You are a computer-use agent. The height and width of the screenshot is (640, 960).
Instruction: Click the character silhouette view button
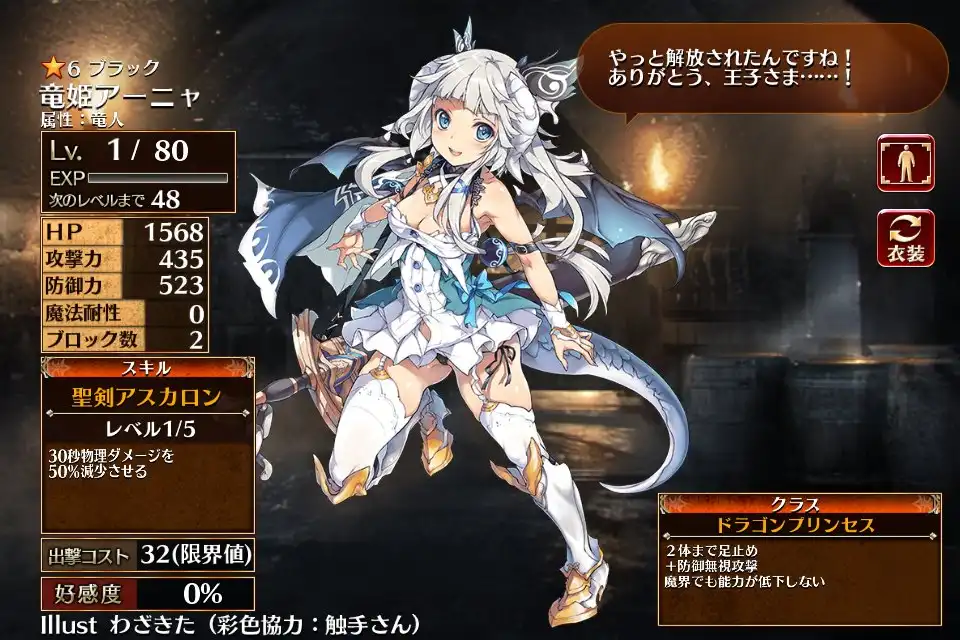pos(905,162)
